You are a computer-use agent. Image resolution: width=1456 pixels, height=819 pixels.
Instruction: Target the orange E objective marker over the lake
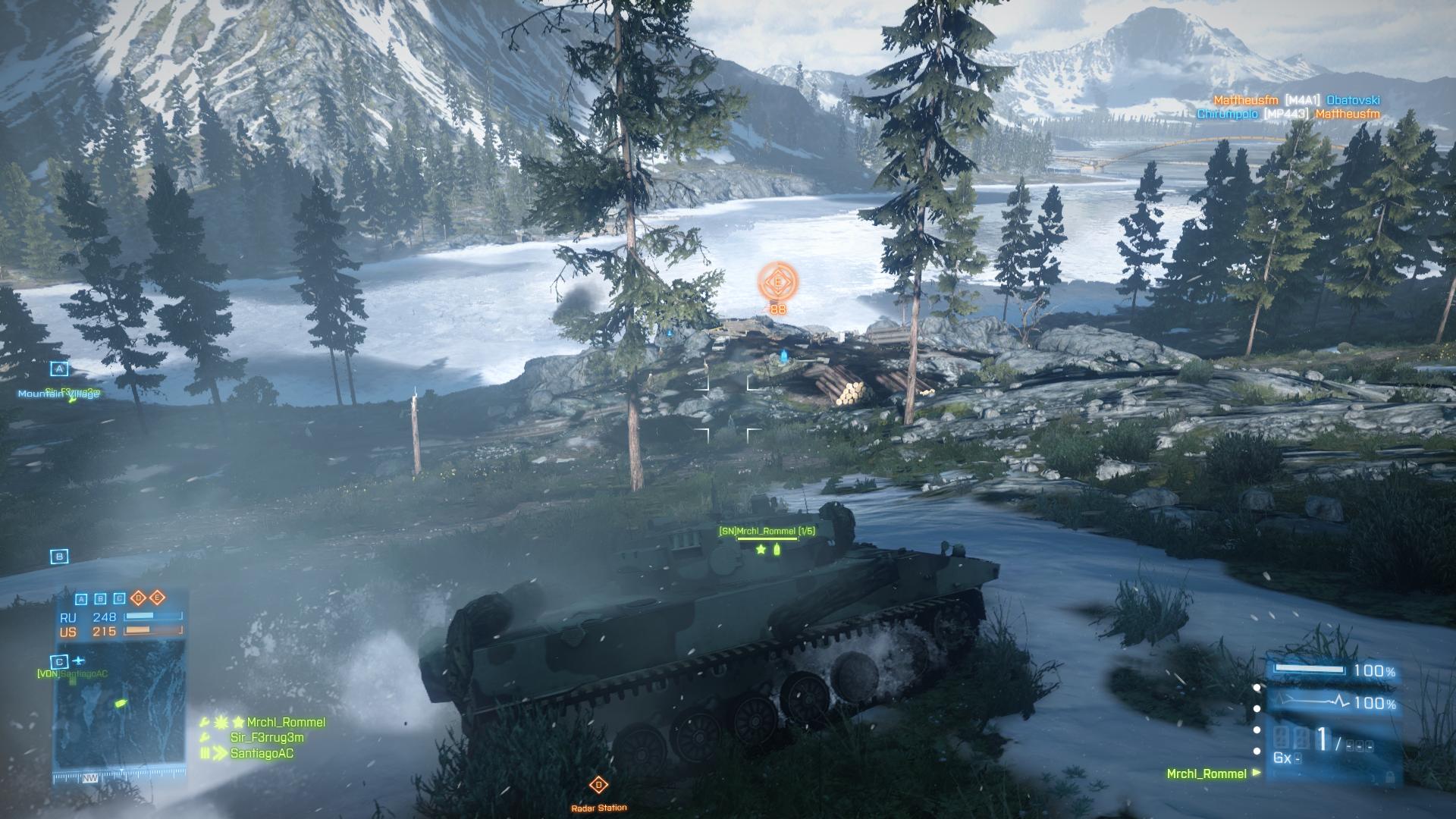(777, 282)
